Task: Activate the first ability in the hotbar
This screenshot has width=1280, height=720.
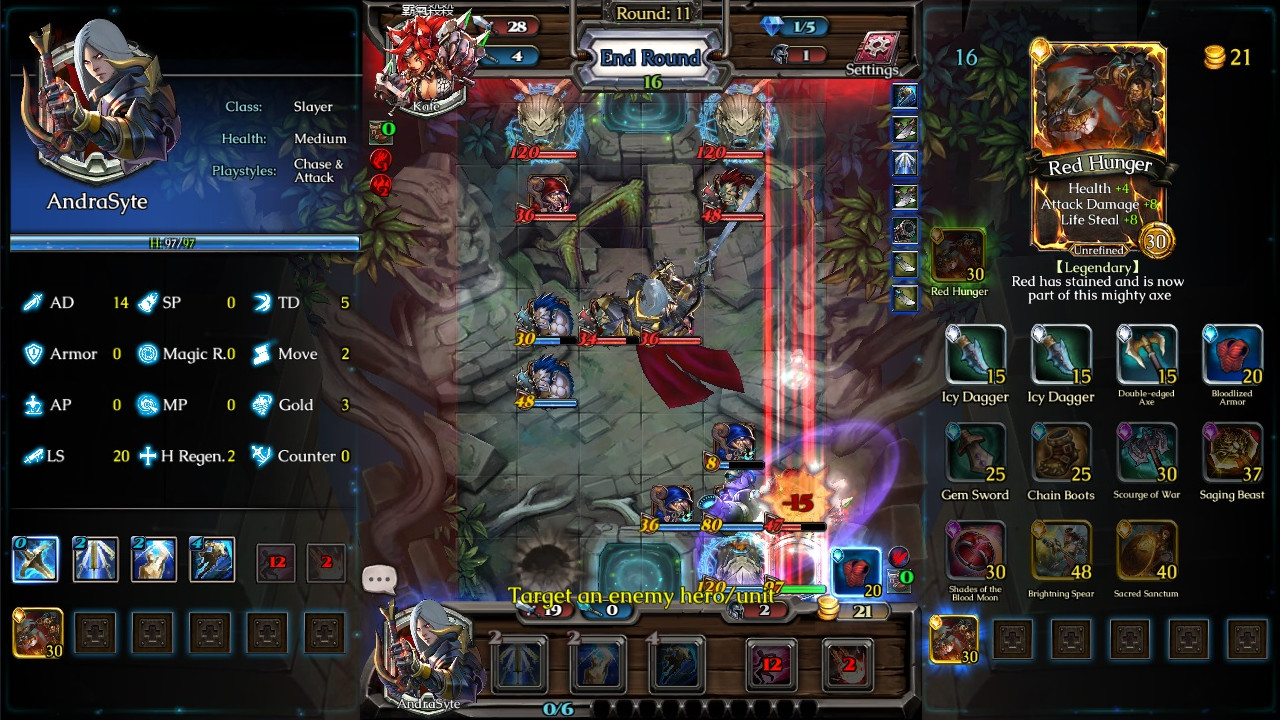Action: [x=35, y=559]
